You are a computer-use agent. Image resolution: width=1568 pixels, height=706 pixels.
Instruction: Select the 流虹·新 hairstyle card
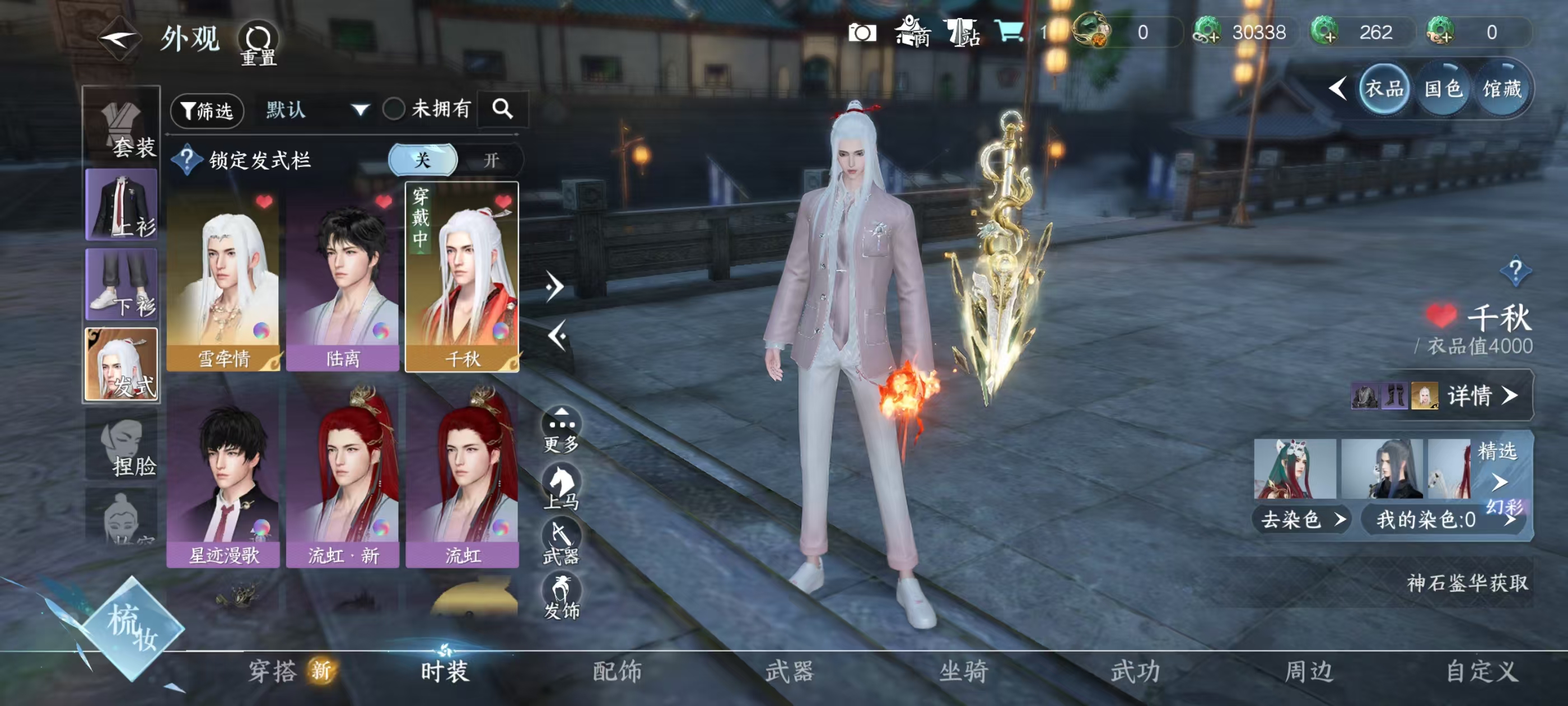(343, 475)
